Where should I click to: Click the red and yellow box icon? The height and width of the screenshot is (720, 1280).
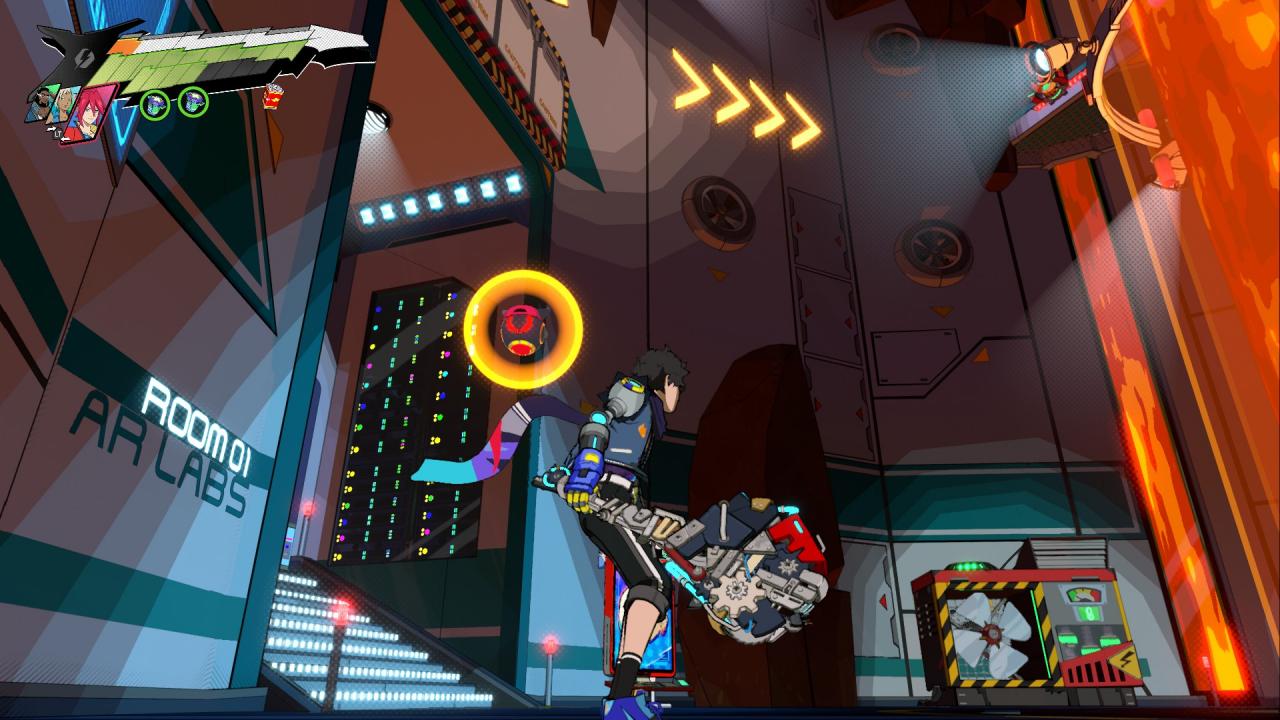[272, 96]
